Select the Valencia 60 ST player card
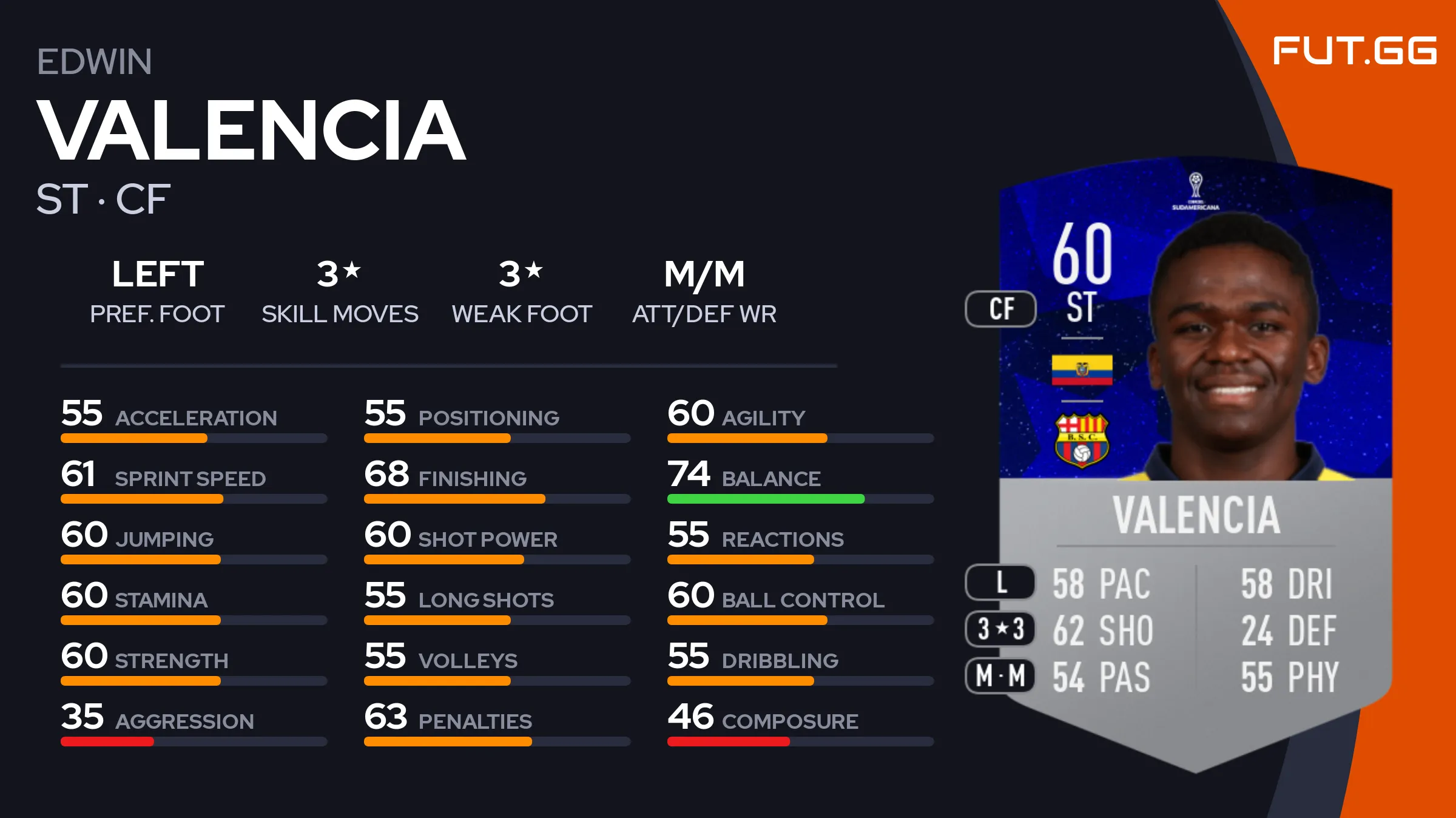Image resolution: width=1456 pixels, height=818 pixels. tap(1195, 461)
